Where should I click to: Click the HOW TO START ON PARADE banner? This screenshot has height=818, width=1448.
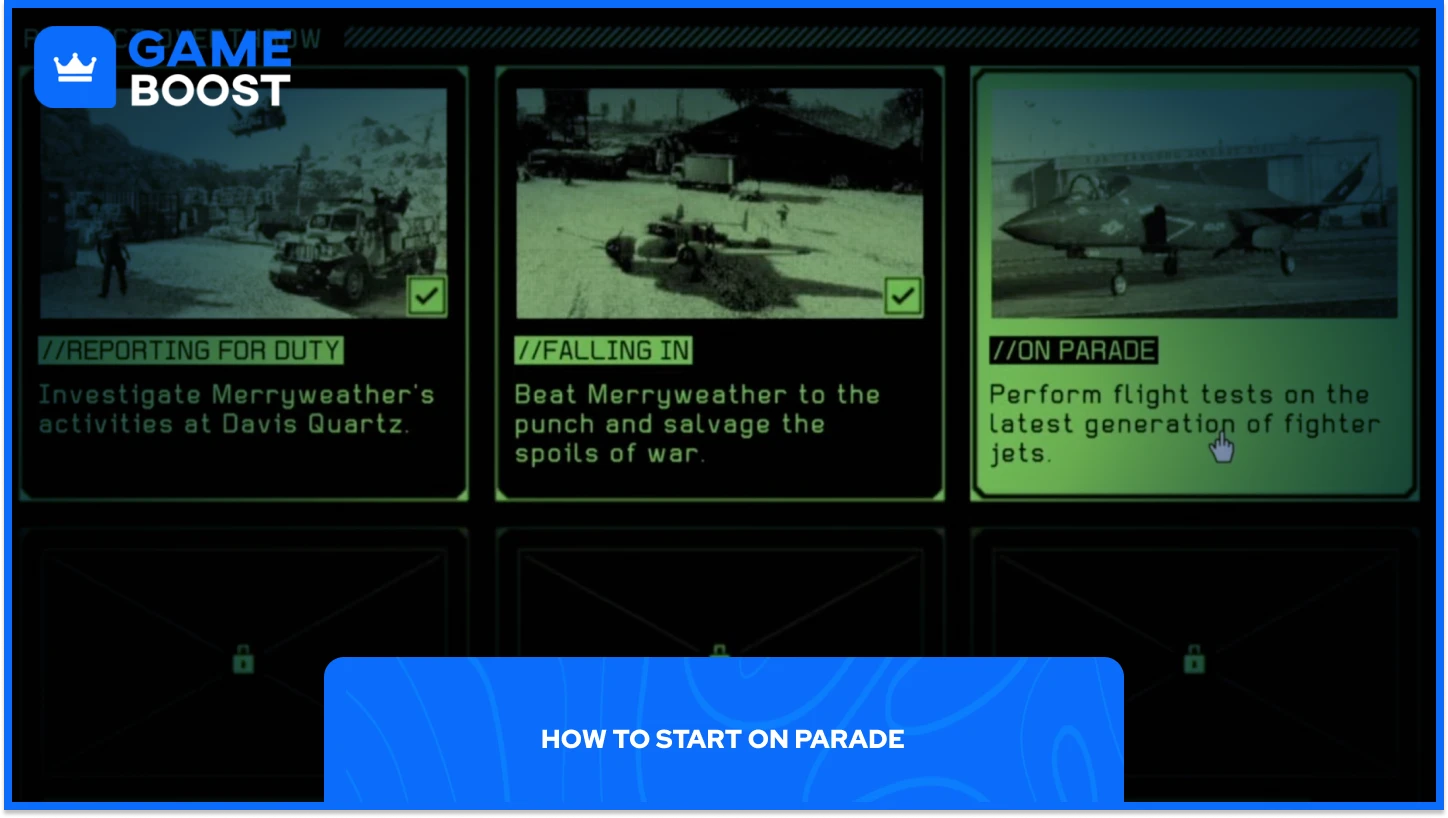tap(723, 740)
